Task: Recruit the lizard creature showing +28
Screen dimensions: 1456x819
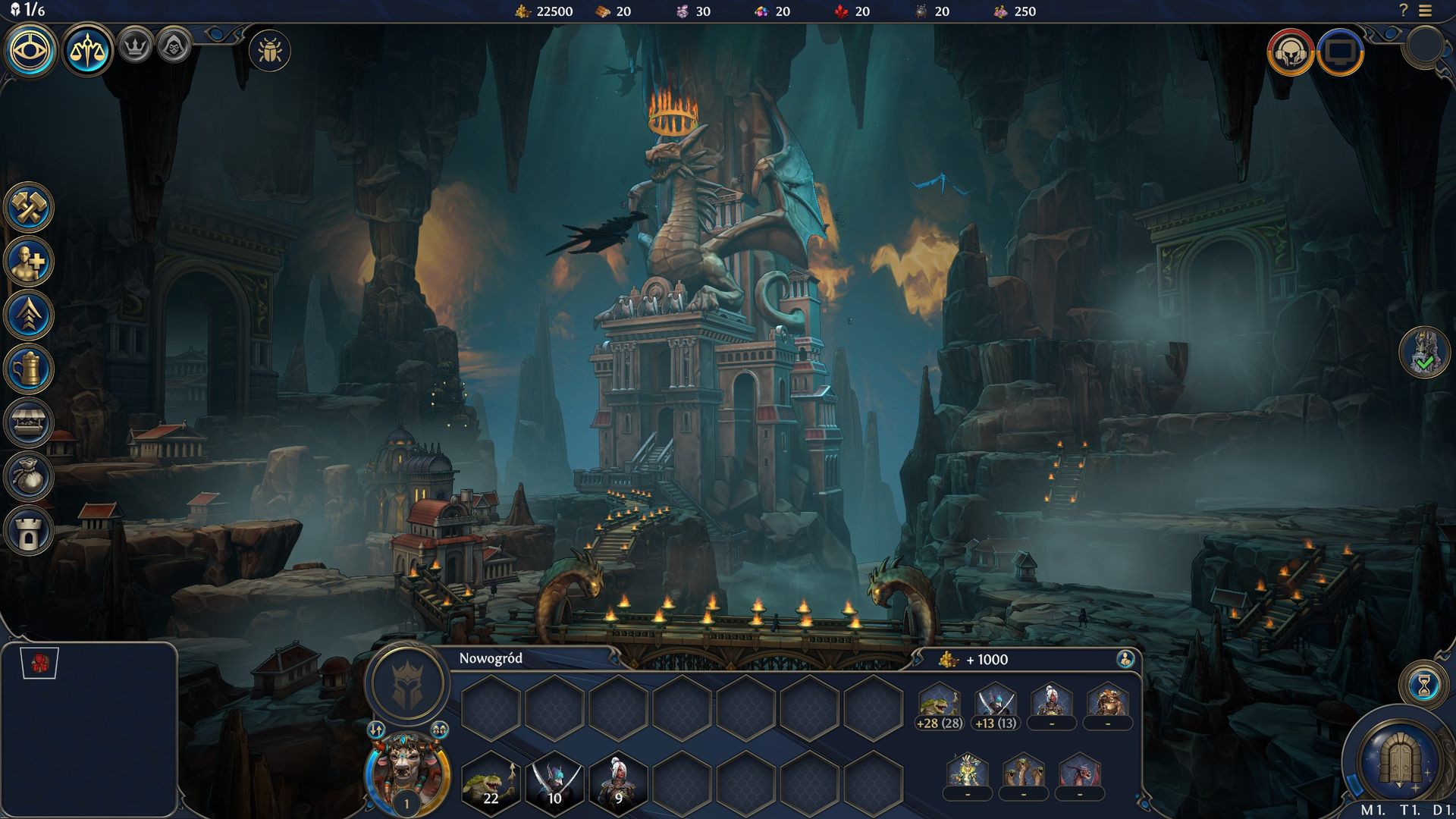Action: tap(940, 705)
